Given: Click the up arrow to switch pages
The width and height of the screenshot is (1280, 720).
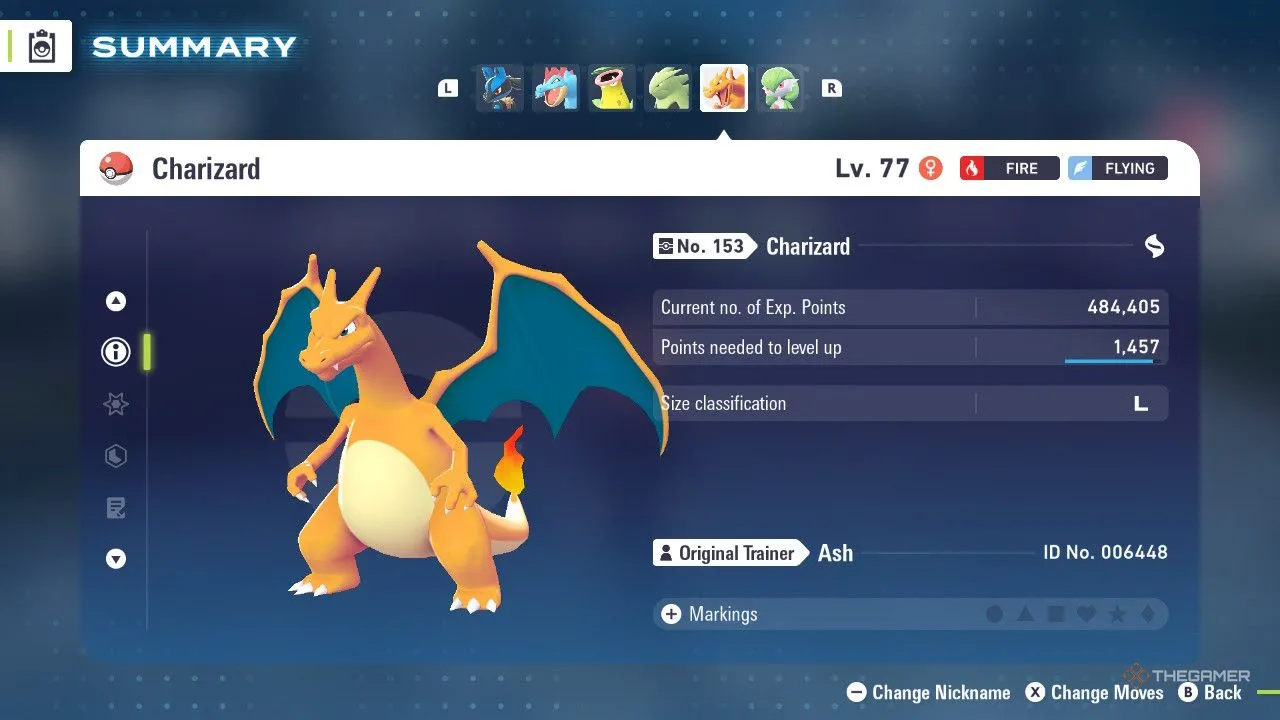Looking at the screenshot, I should coord(115,300).
